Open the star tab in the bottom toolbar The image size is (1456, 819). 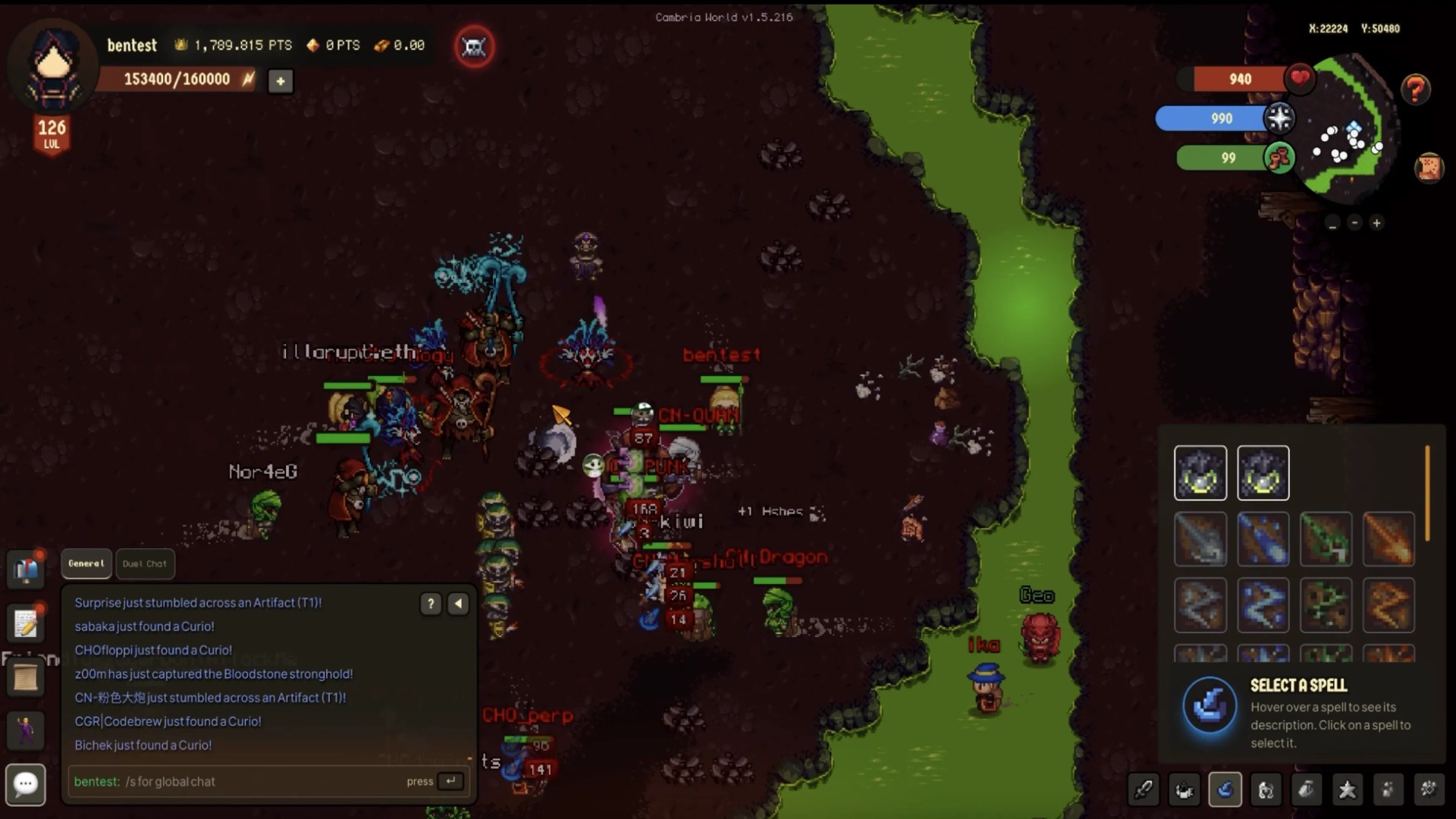coord(1347,789)
